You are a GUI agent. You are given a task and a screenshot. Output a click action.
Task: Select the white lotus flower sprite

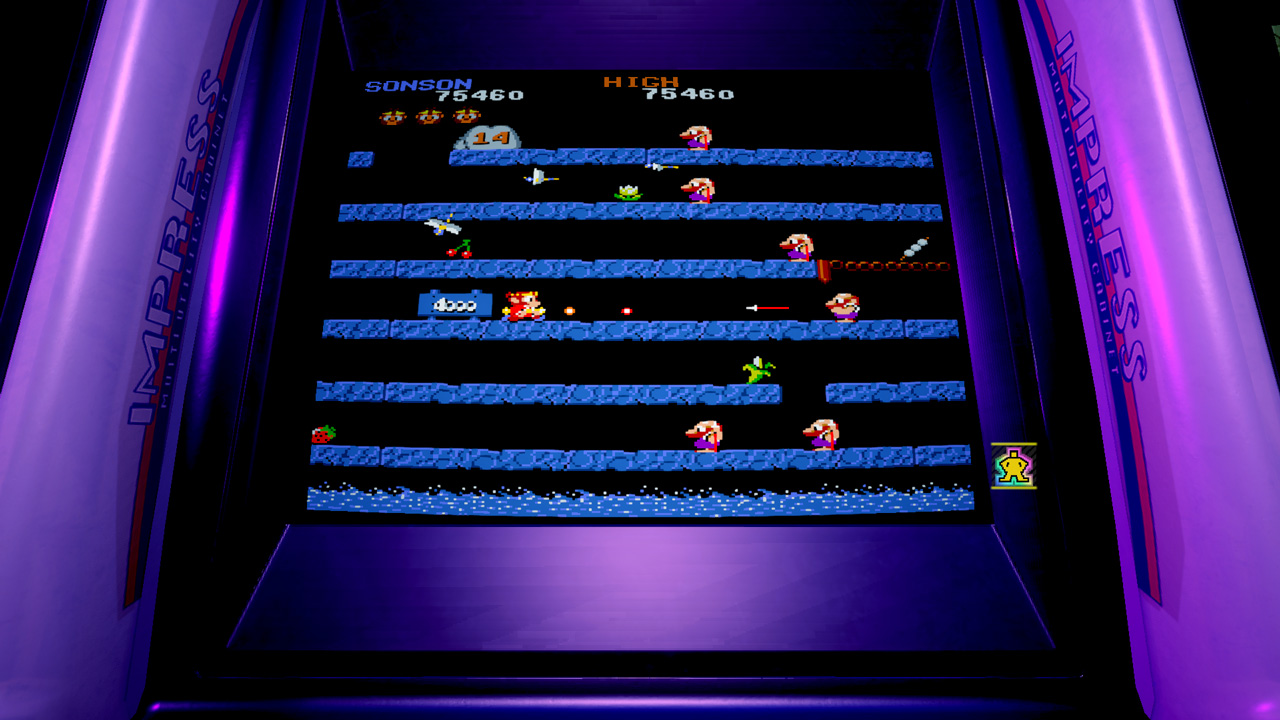point(626,190)
